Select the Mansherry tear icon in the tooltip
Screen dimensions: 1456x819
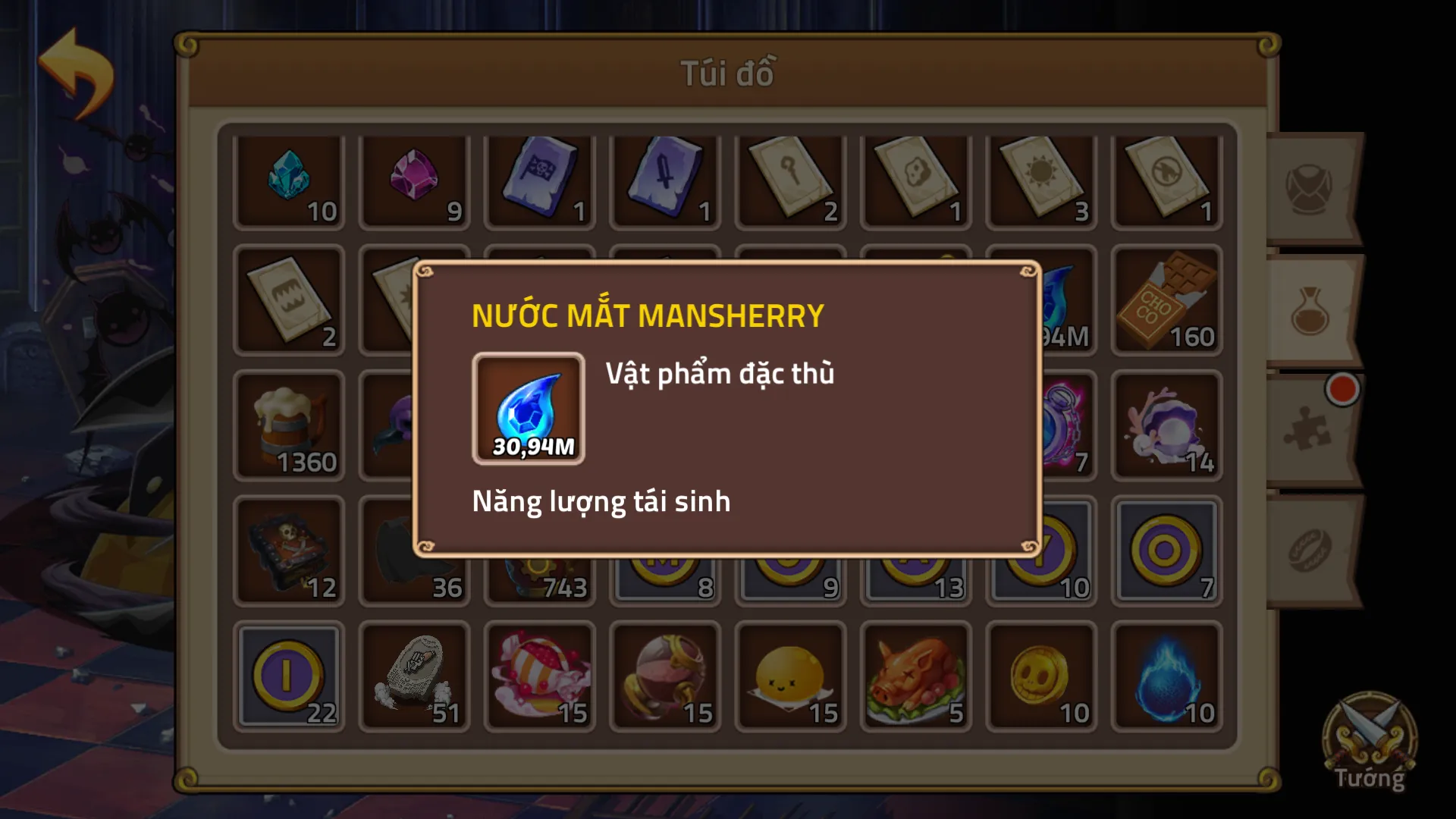(x=529, y=406)
